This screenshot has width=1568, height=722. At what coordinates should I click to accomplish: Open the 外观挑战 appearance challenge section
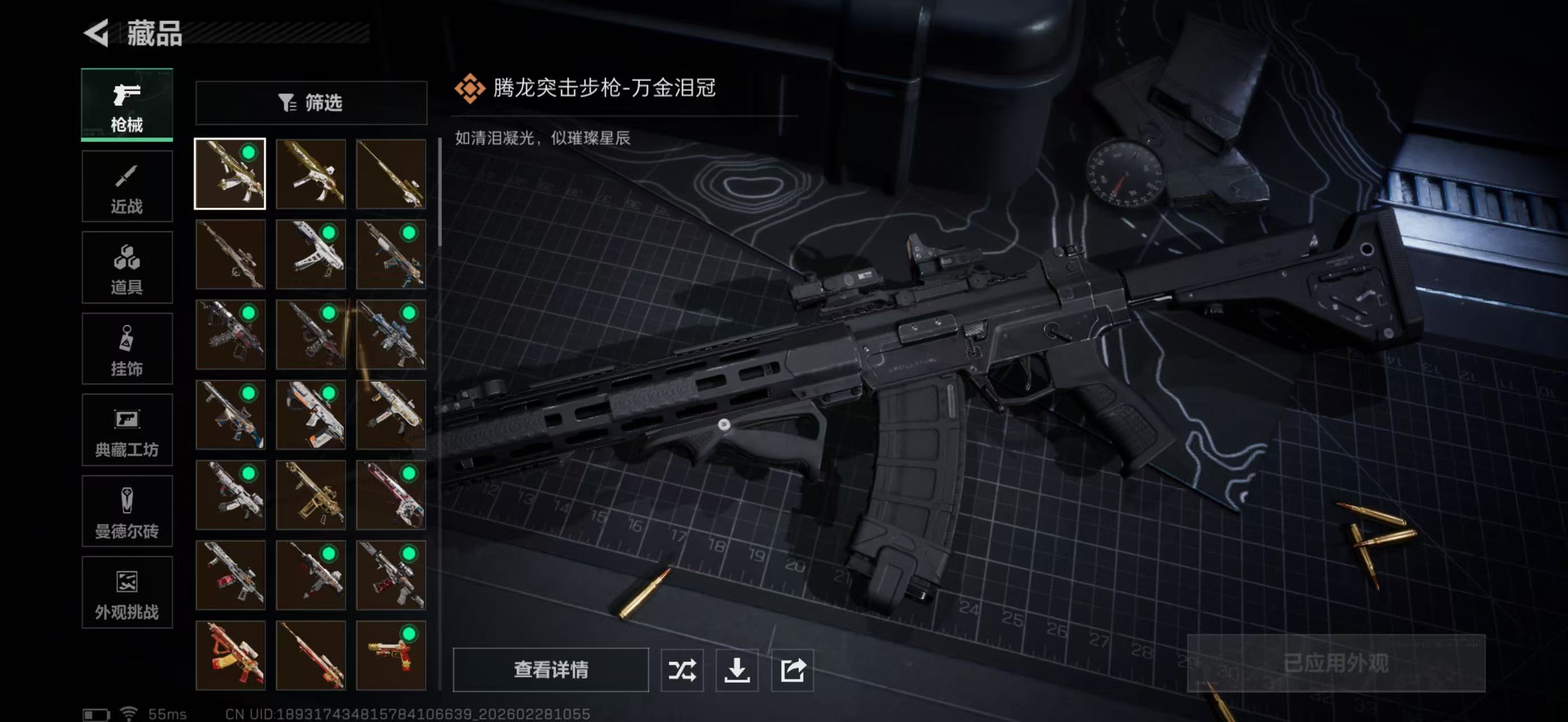[x=128, y=592]
